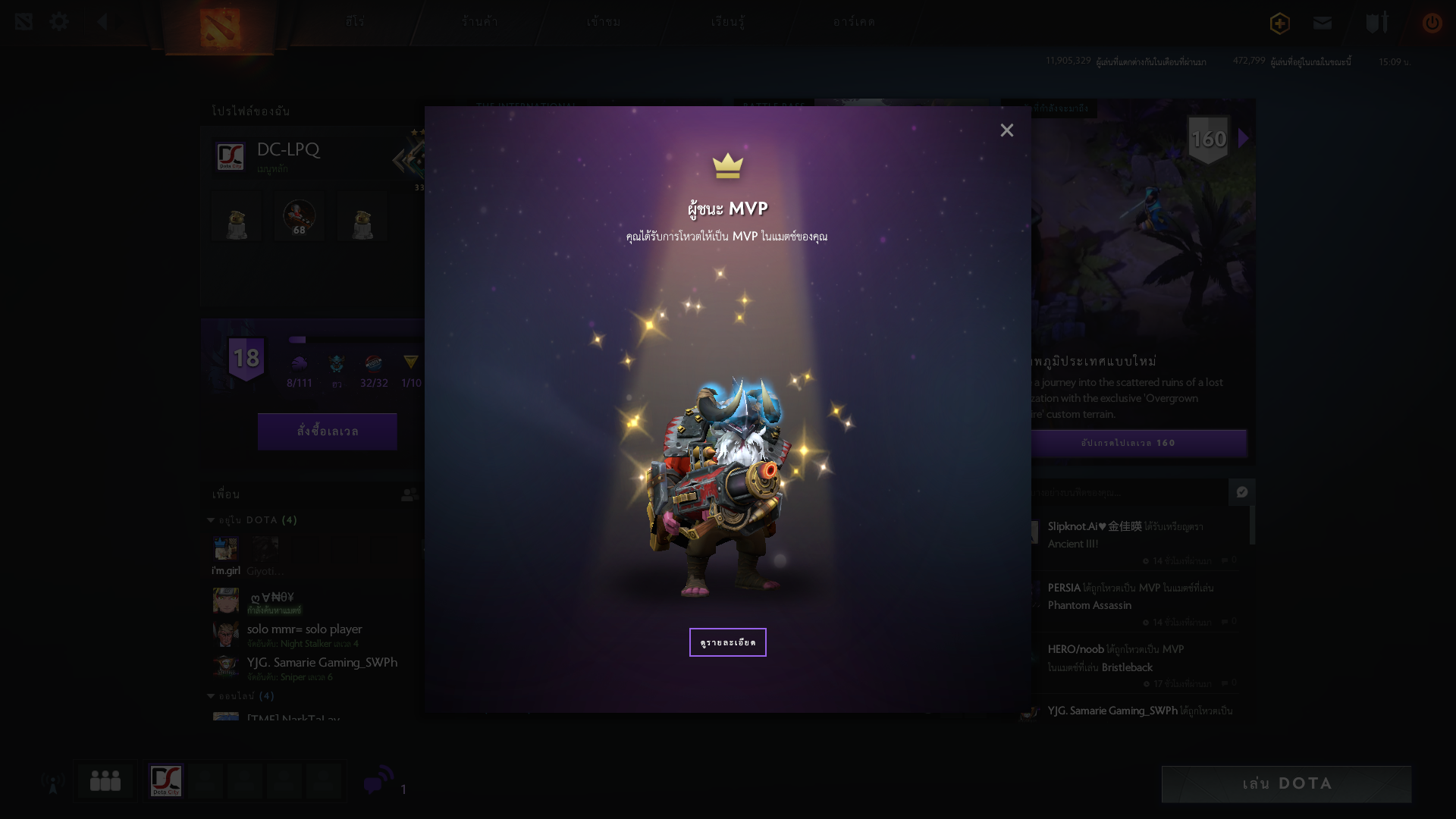Open party finder with the group icon

point(105,780)
